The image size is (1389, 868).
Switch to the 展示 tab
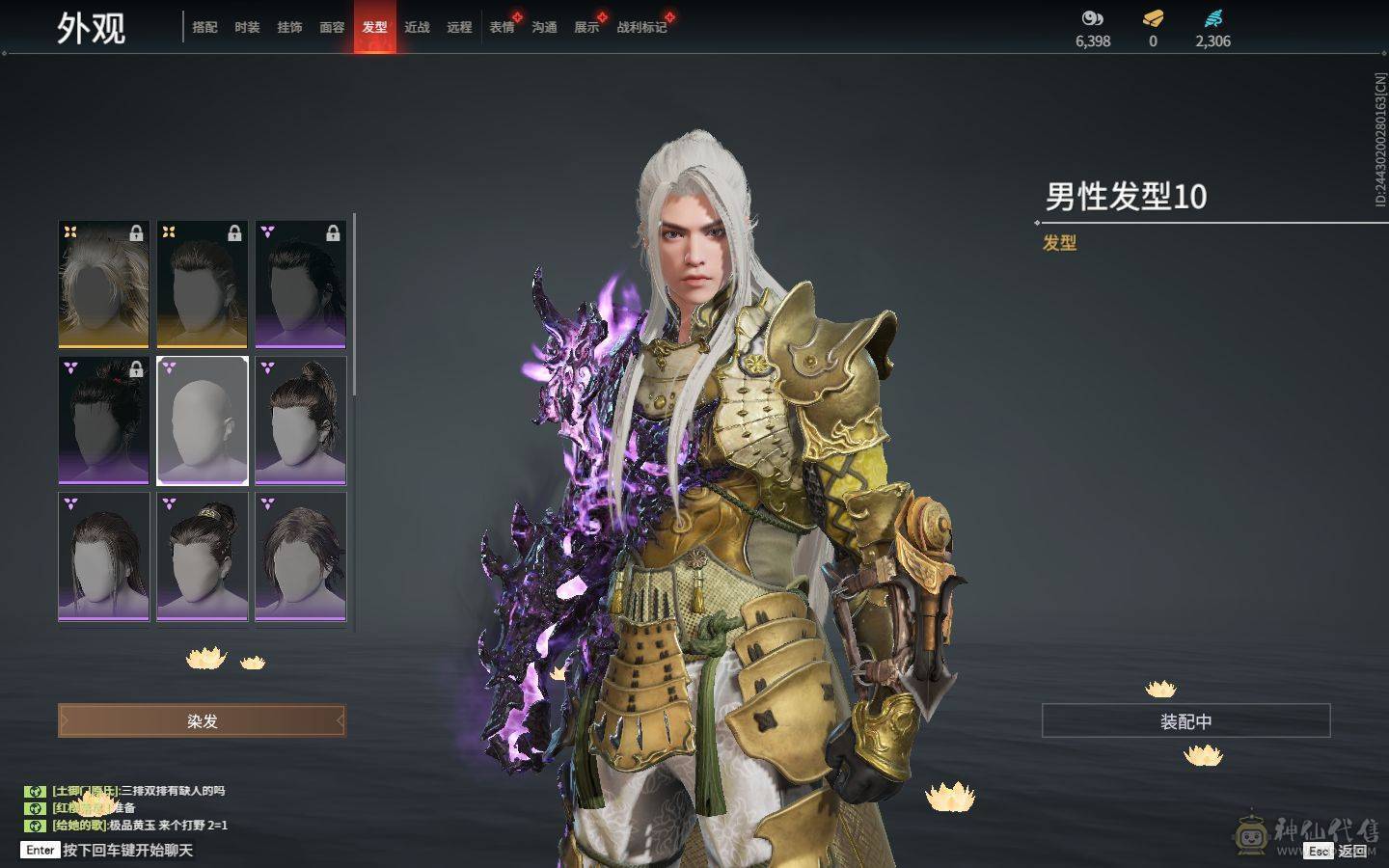(586, 27)
